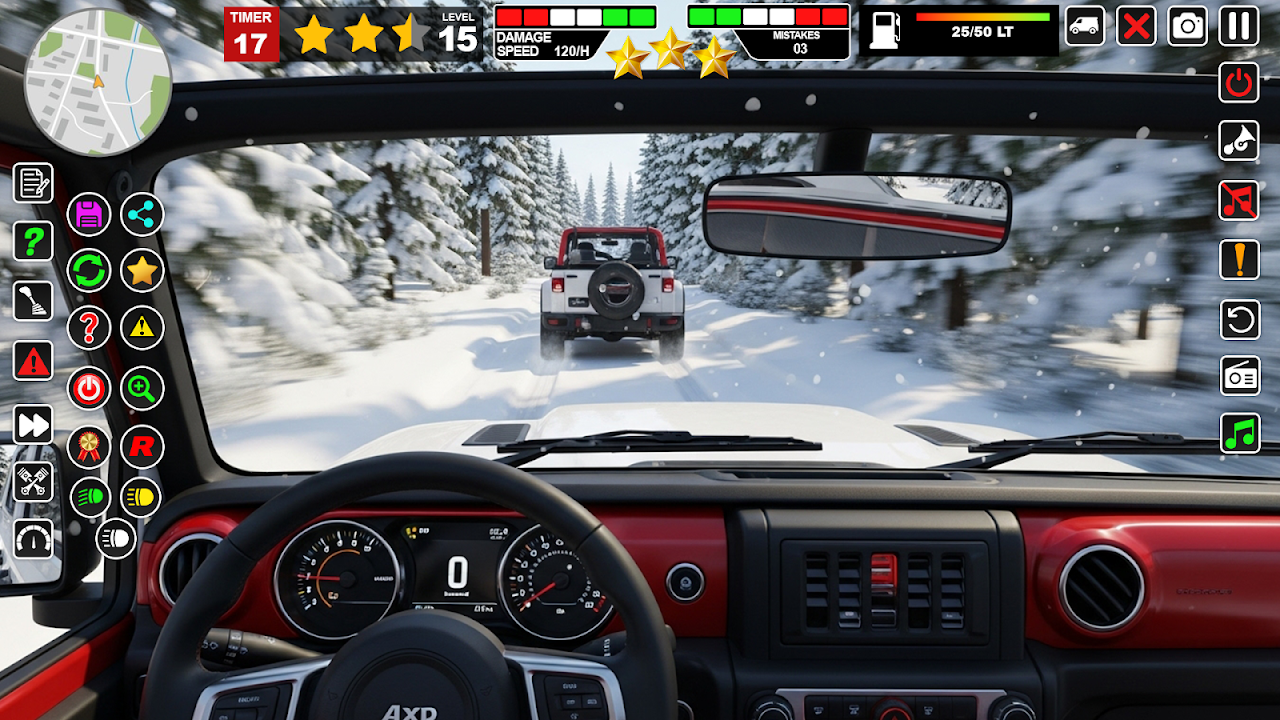Activate the fast-forward double arrow icon
This screenshot has height=720, width=1280.
[x=33, y=425]
